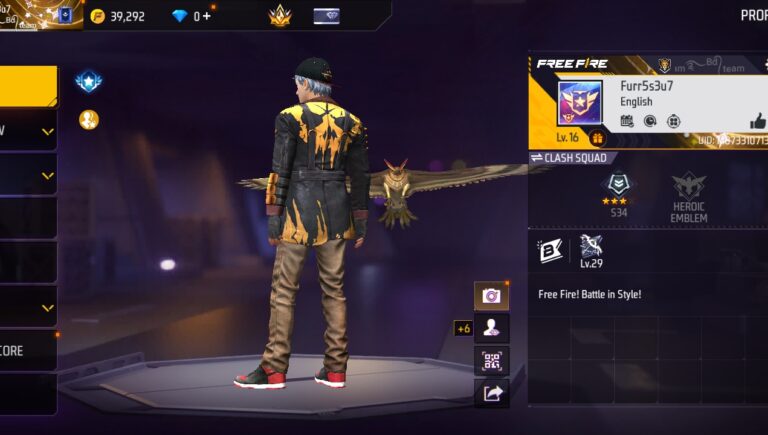Open the B booyah pass badge
This screenshot has height=435, width=768.
coord(549,251)
